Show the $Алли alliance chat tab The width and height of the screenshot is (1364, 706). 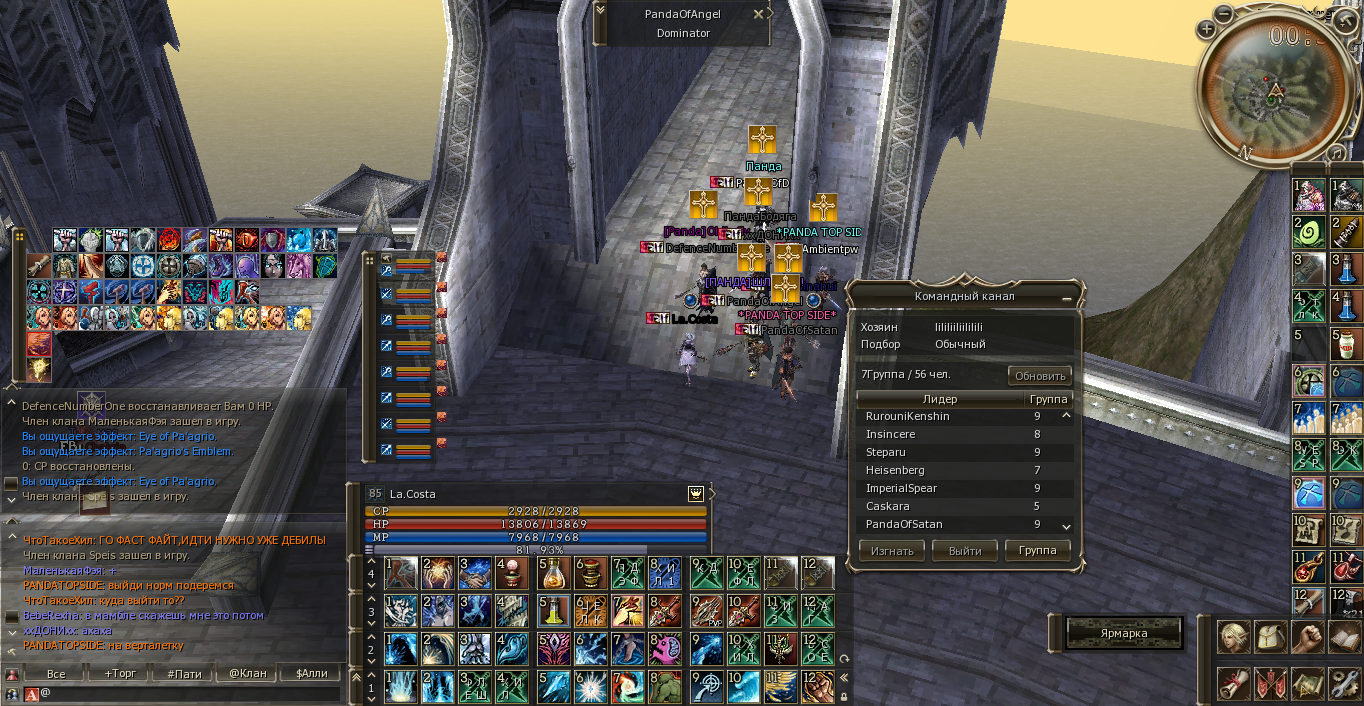(311, 673)
